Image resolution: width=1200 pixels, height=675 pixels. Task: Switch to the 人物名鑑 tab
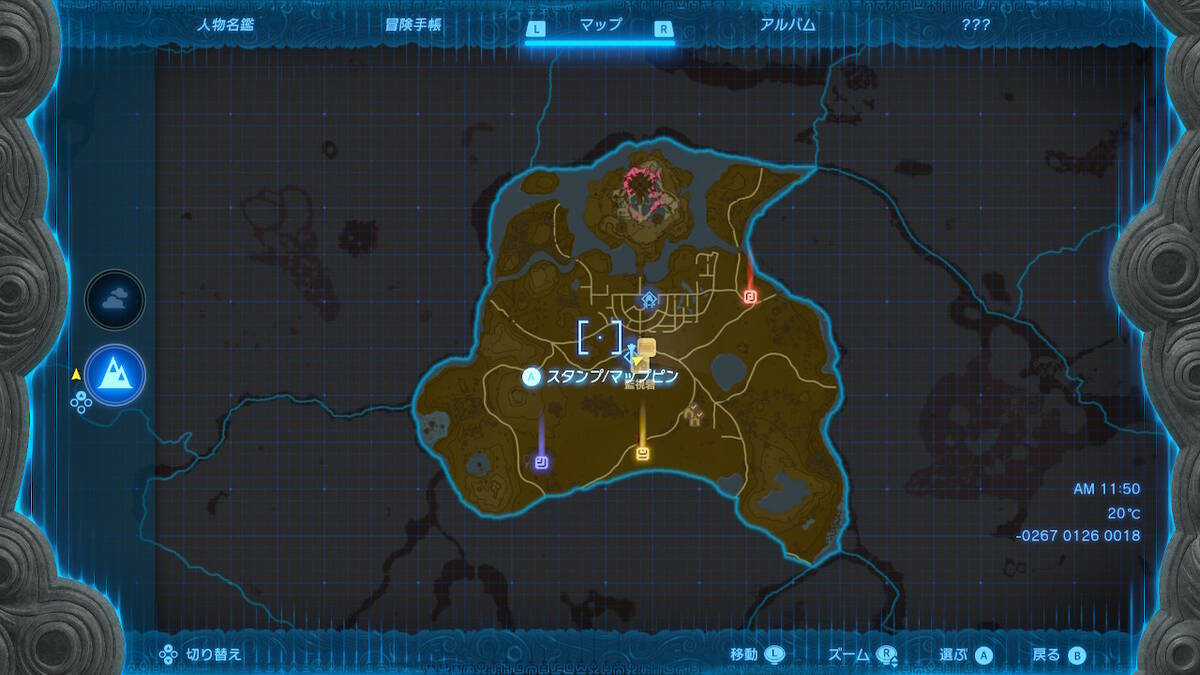click(225, 25)
